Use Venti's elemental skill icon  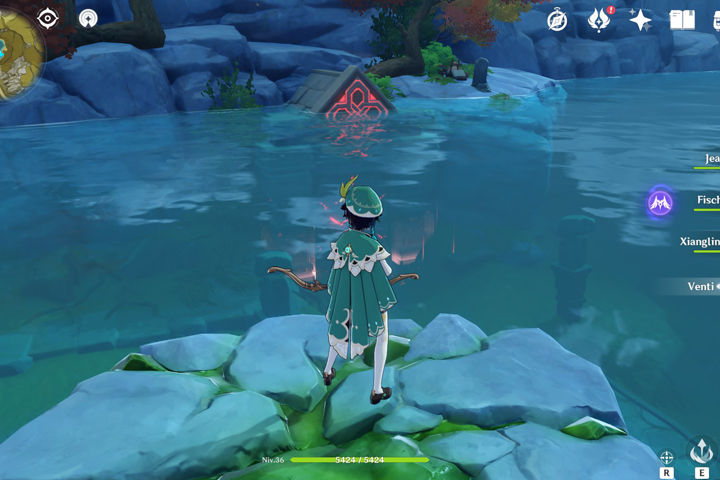click(702, 452)
